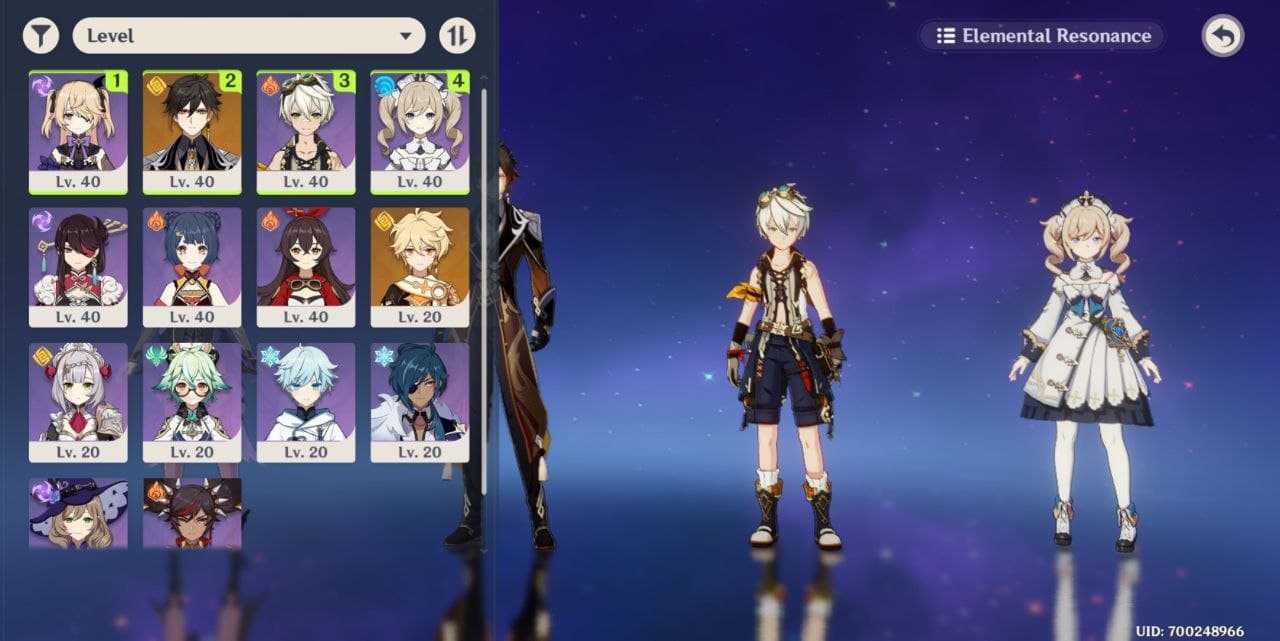This screenshot has width=1280, height=641.
Task: Click the return arrow button
Action: pos(1222,36)
